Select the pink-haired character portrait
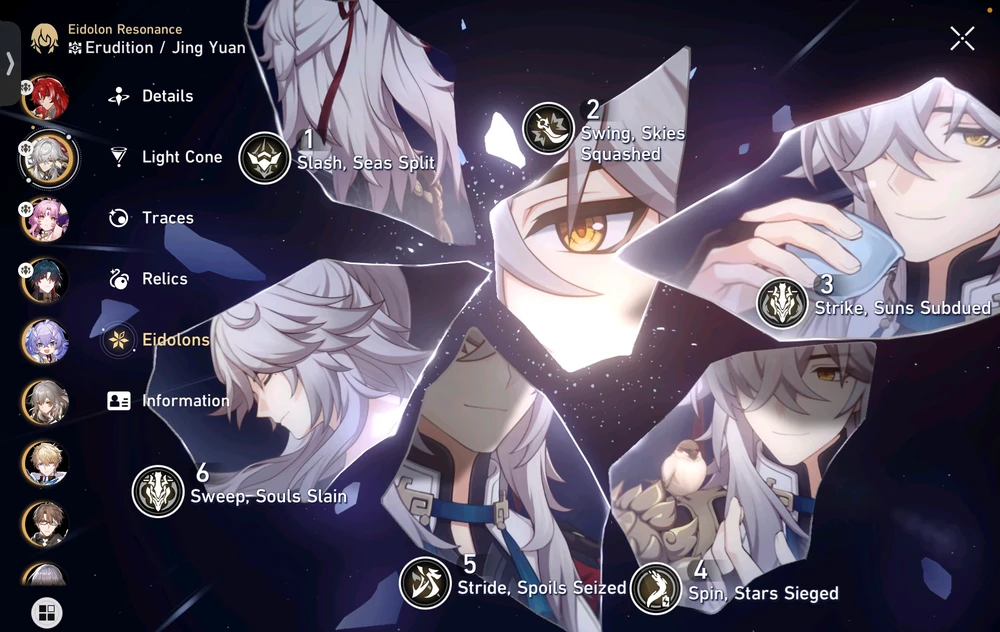The height and width of the screenshot is (632, 1000). [45, 220]
